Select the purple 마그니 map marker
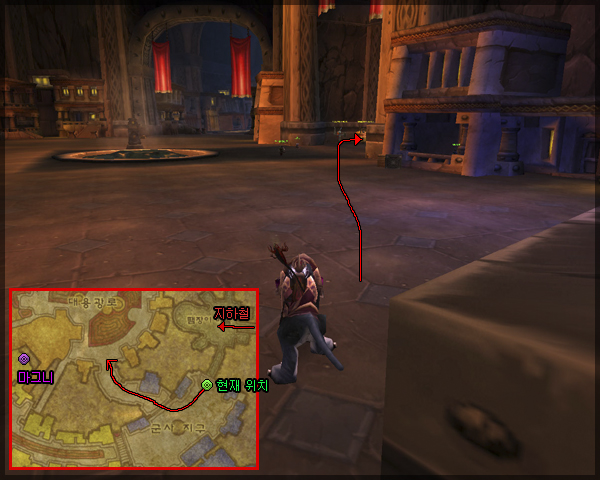The image size is (600, 480). coord(24,358)
